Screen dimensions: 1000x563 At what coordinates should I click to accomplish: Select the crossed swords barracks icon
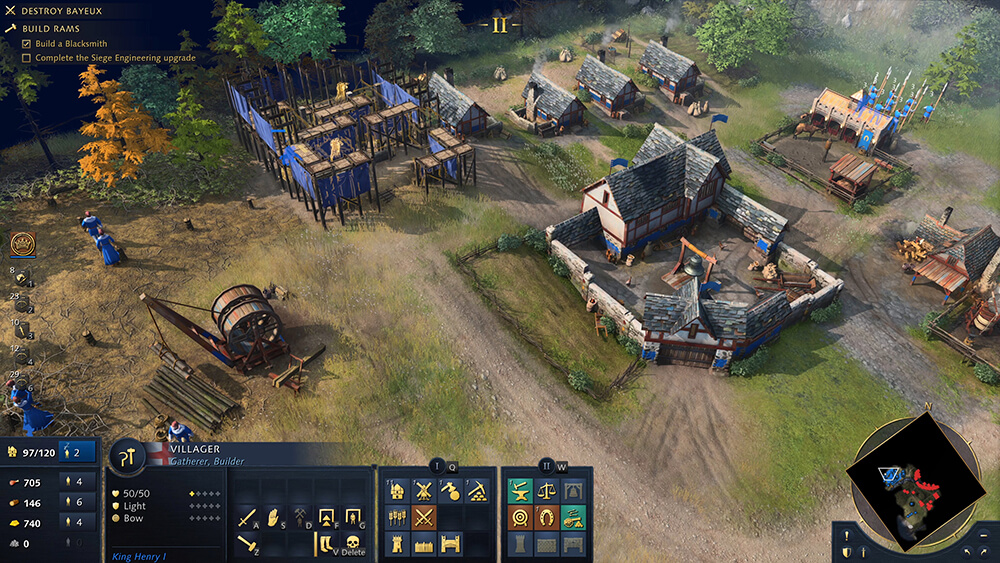point(424,518)
